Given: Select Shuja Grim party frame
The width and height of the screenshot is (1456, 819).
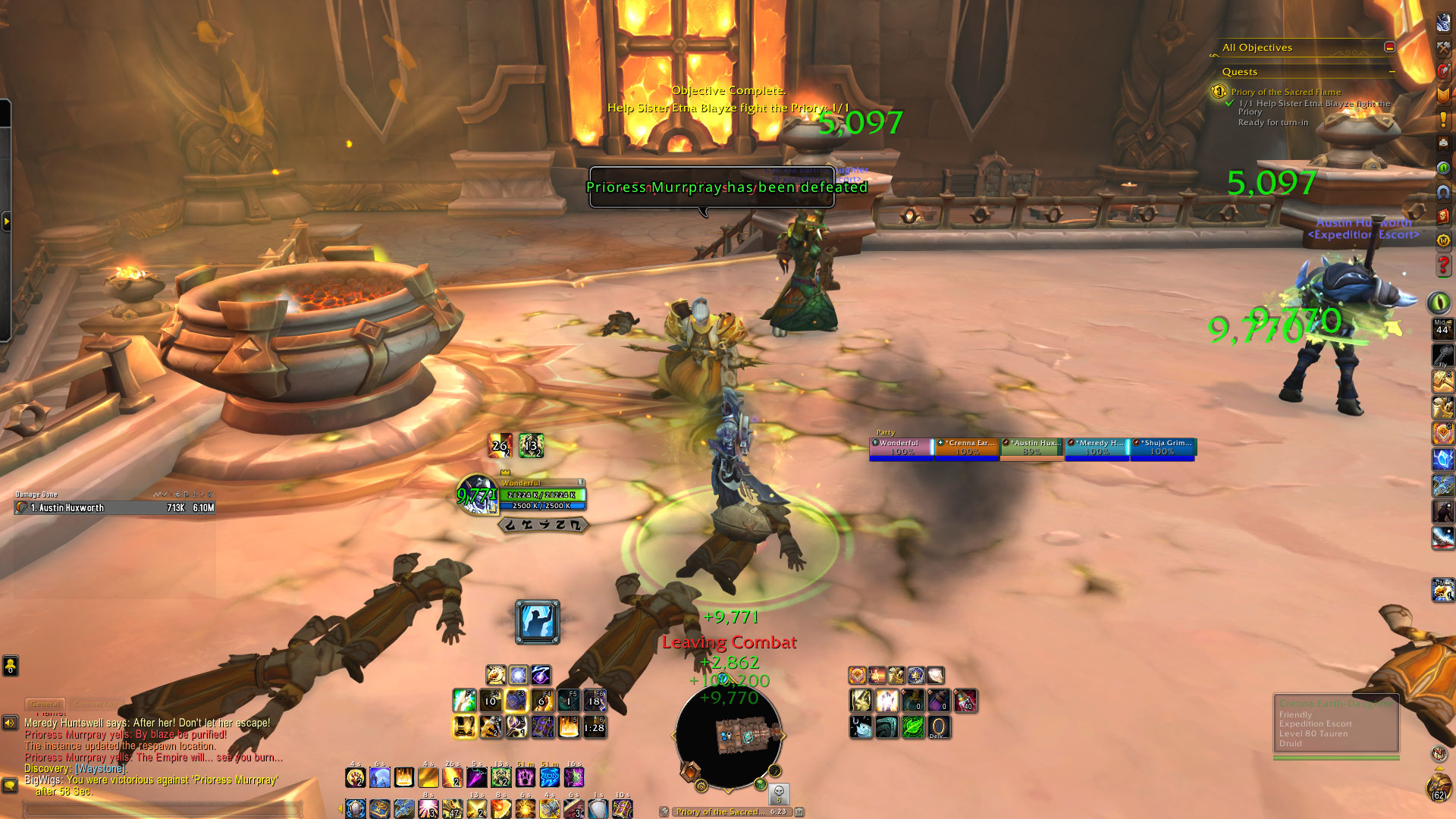Looking at the screenshot, I should point(1163,447).
